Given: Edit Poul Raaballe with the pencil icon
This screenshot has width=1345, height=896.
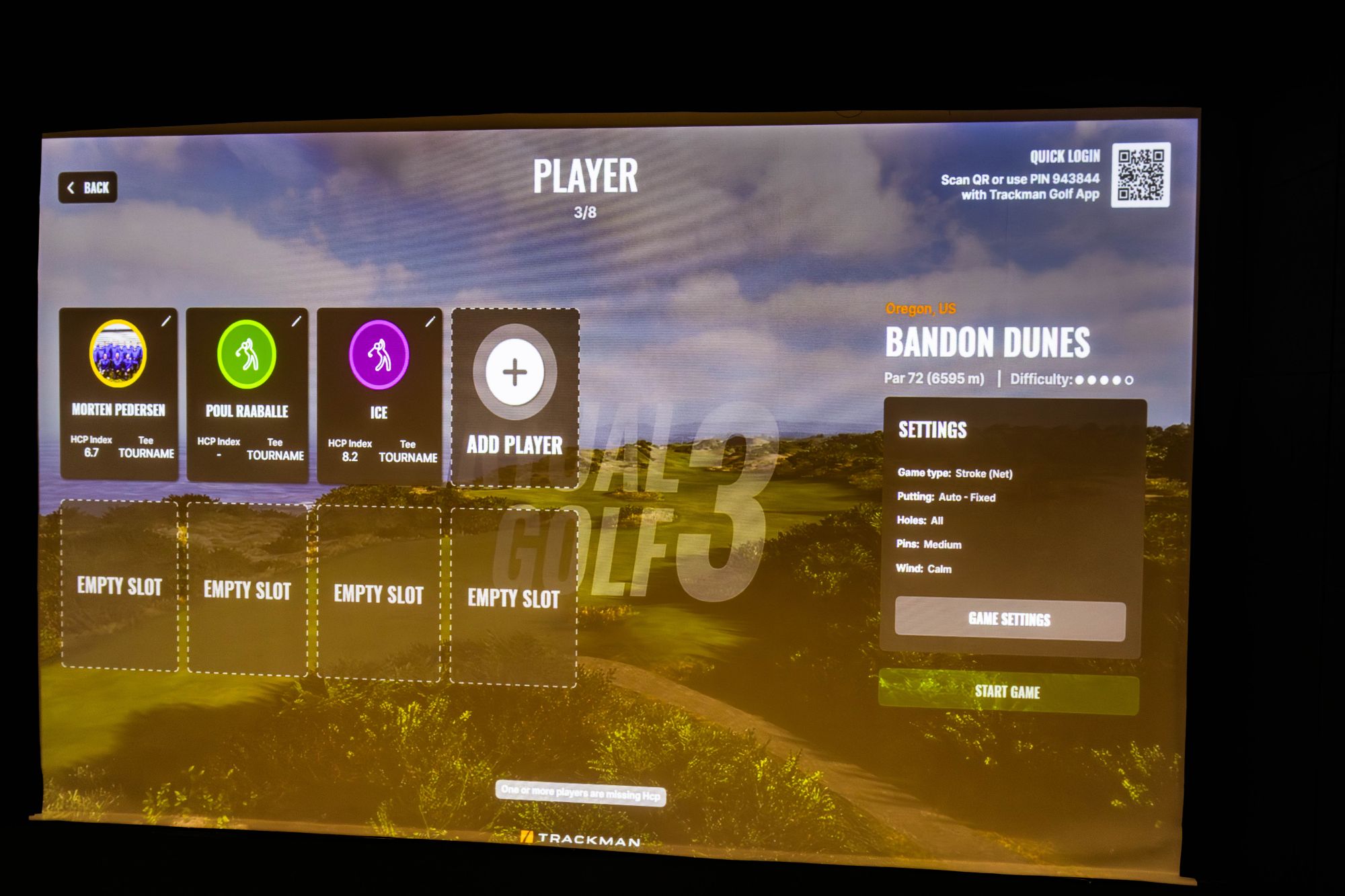Looking at the screenshot, I should 296,321.
